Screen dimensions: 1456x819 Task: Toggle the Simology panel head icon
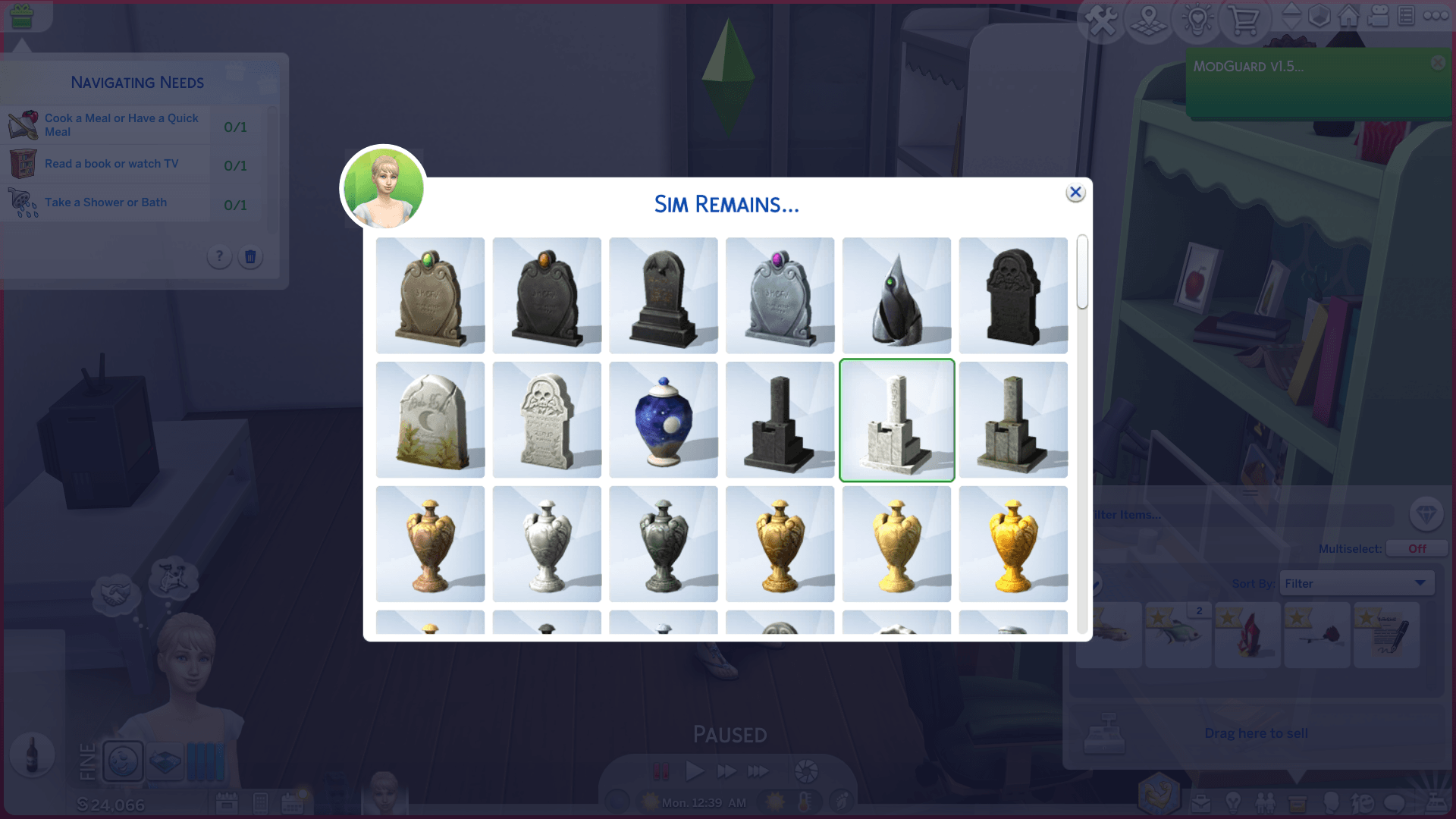click(x=1332, y=804)
